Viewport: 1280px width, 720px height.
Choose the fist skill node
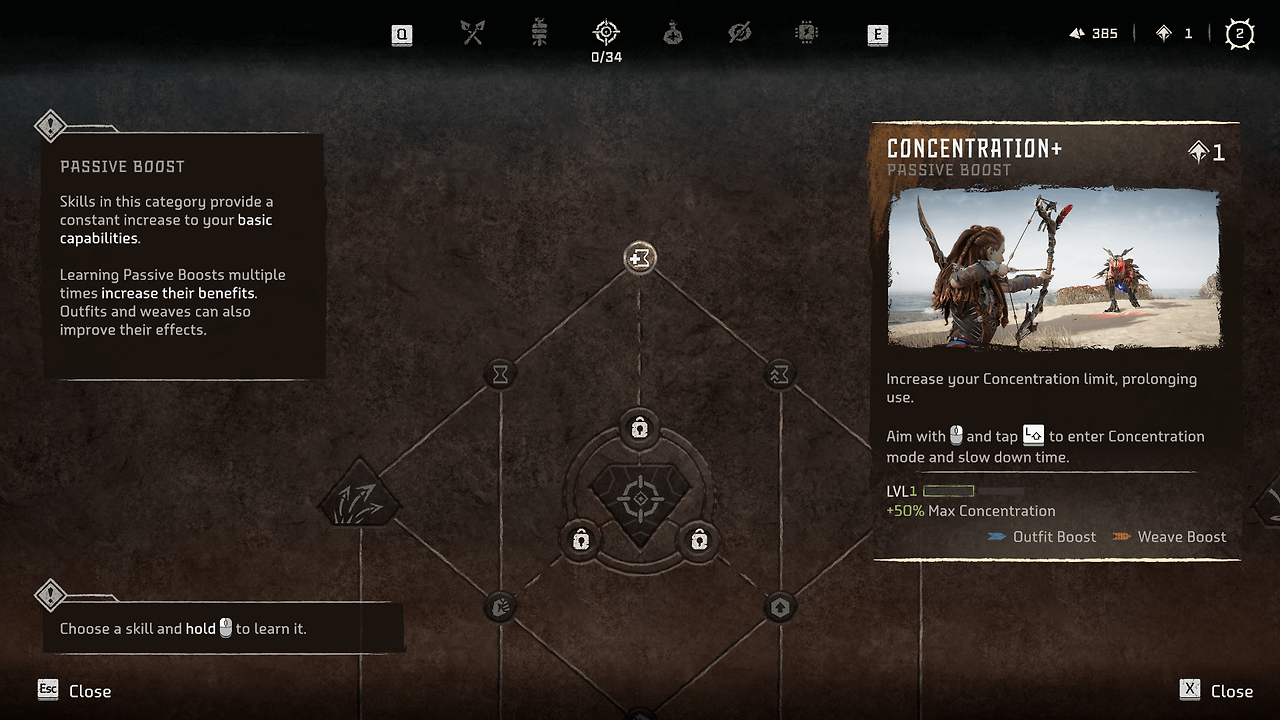500,606
